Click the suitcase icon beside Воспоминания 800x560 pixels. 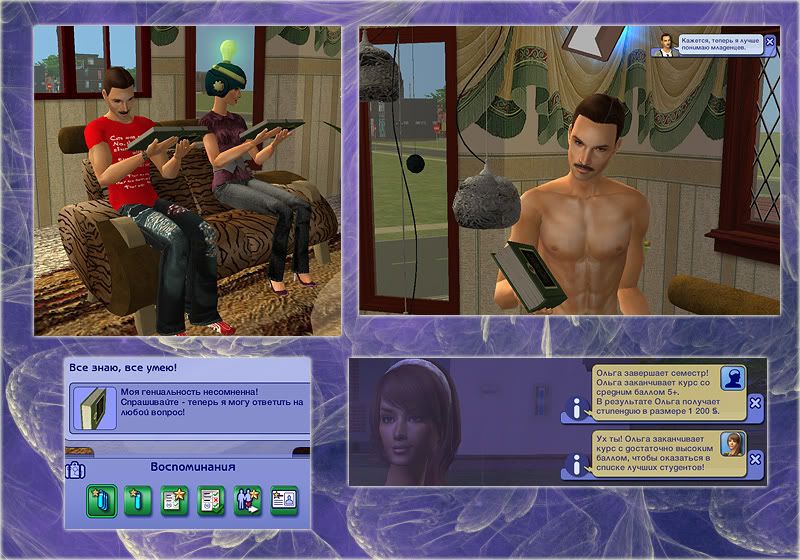tap(76, 468)
